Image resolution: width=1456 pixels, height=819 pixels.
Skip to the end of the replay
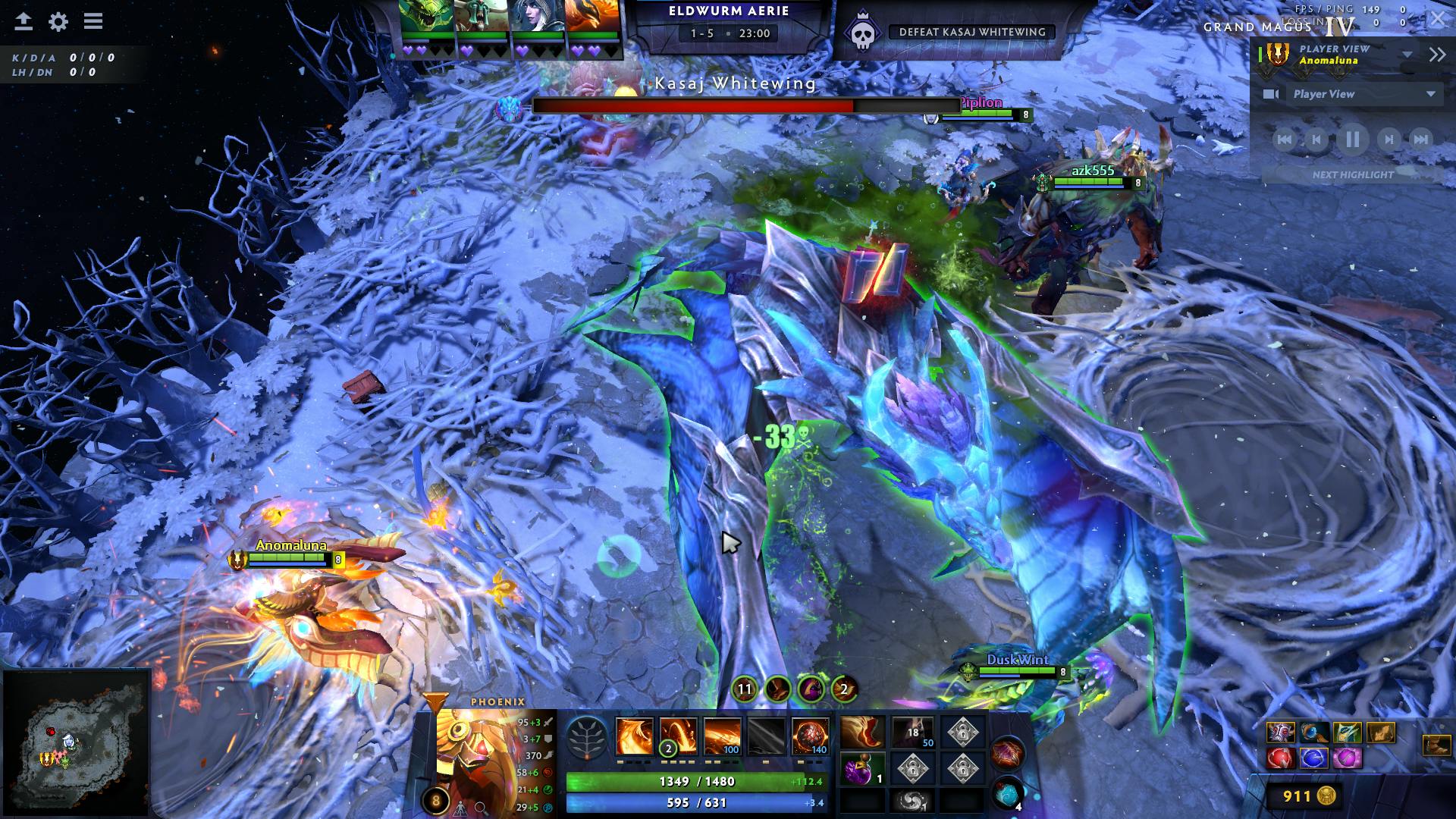click(x=1420, y=140)
